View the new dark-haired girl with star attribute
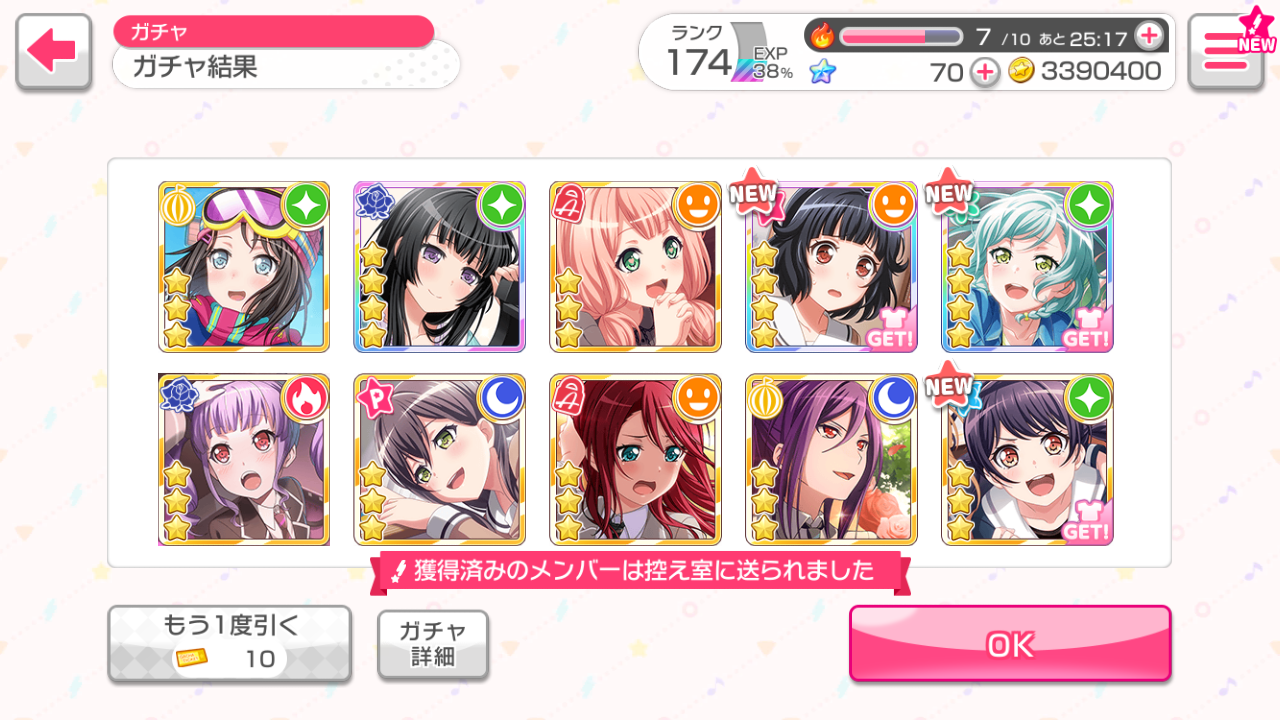Image resolution: width=1280 pixels, height=720 pixels. (x=1027, y=460)
